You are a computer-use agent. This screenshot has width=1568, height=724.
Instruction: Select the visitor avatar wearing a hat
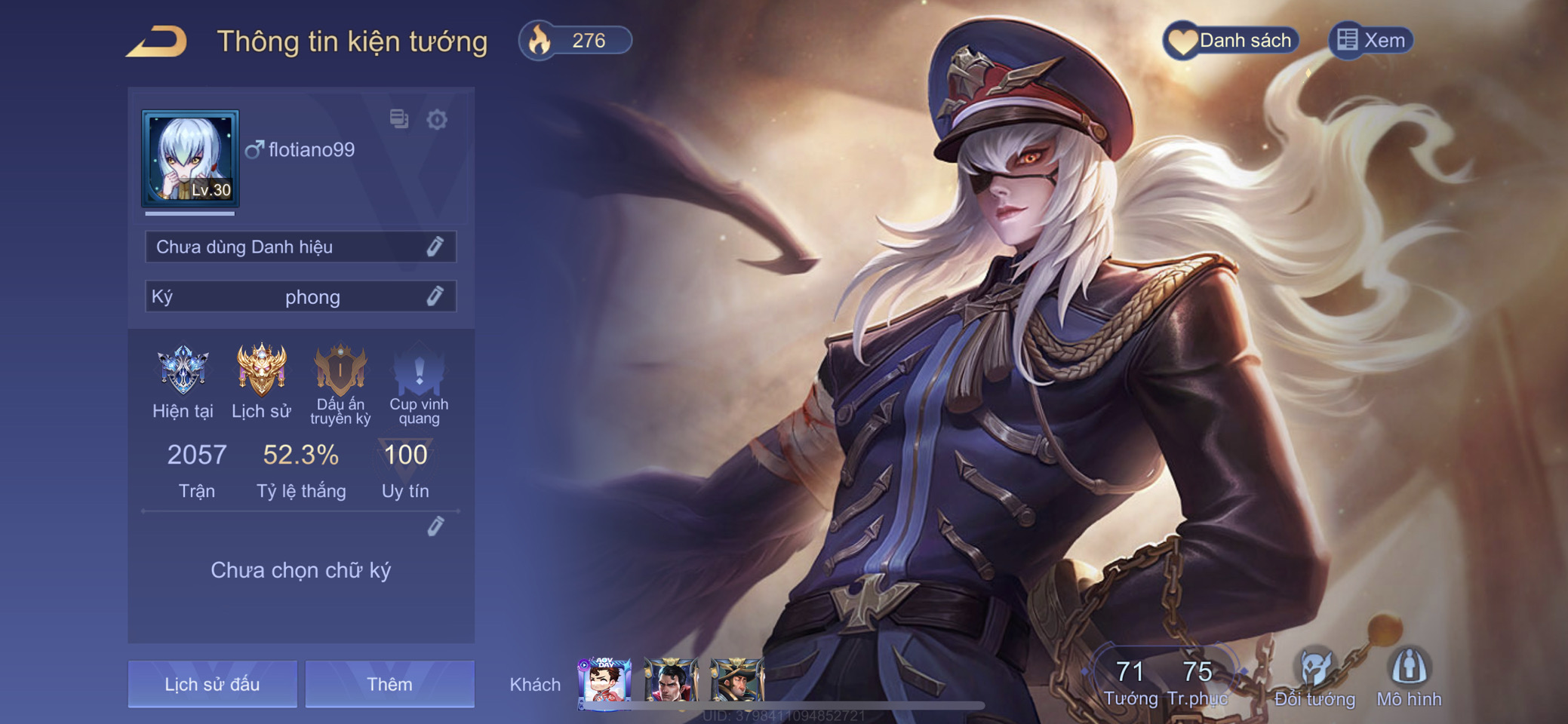pyautogui.click(x=736, y=681)
